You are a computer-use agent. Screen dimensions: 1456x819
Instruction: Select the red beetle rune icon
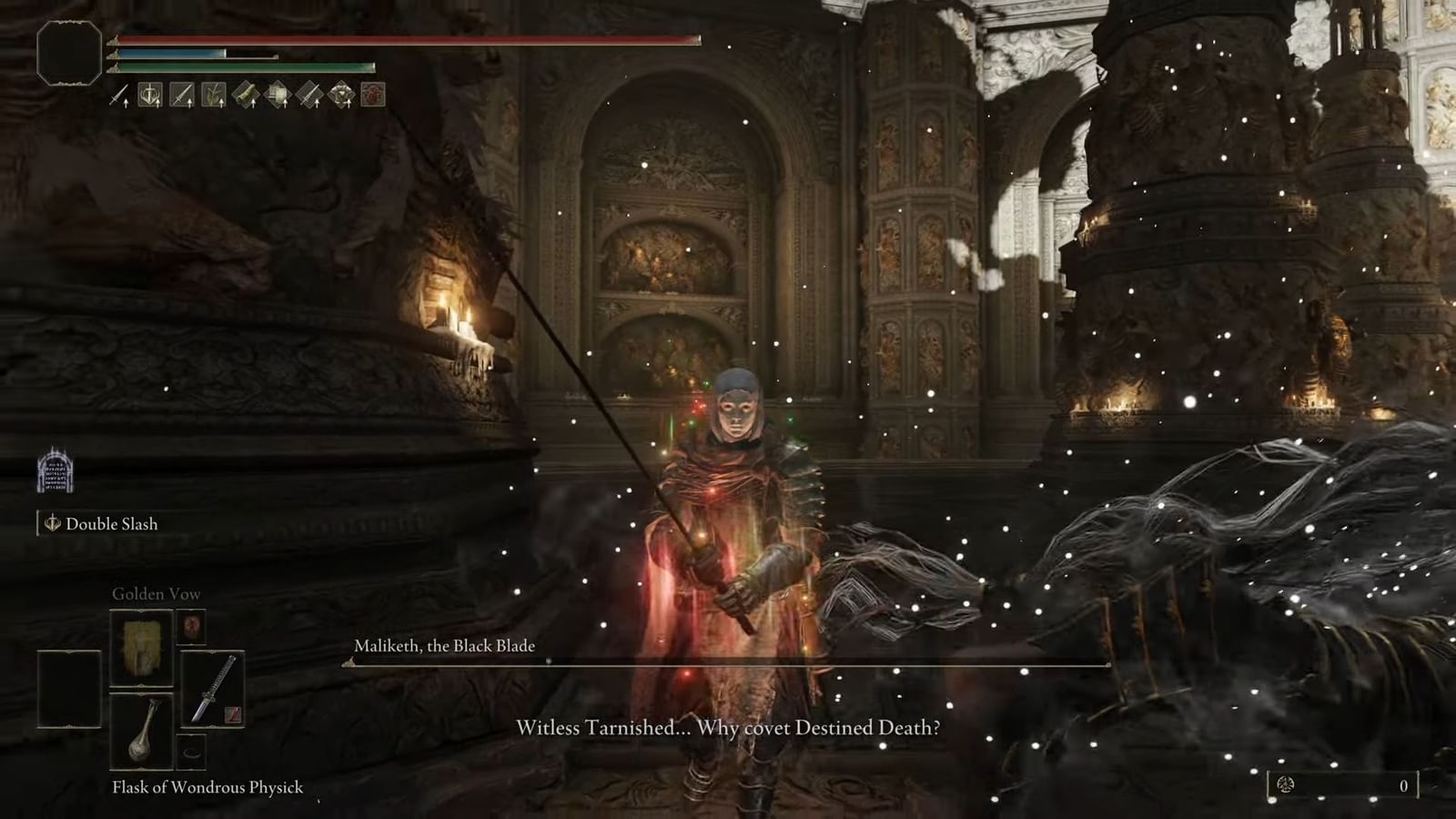[371, 96]
